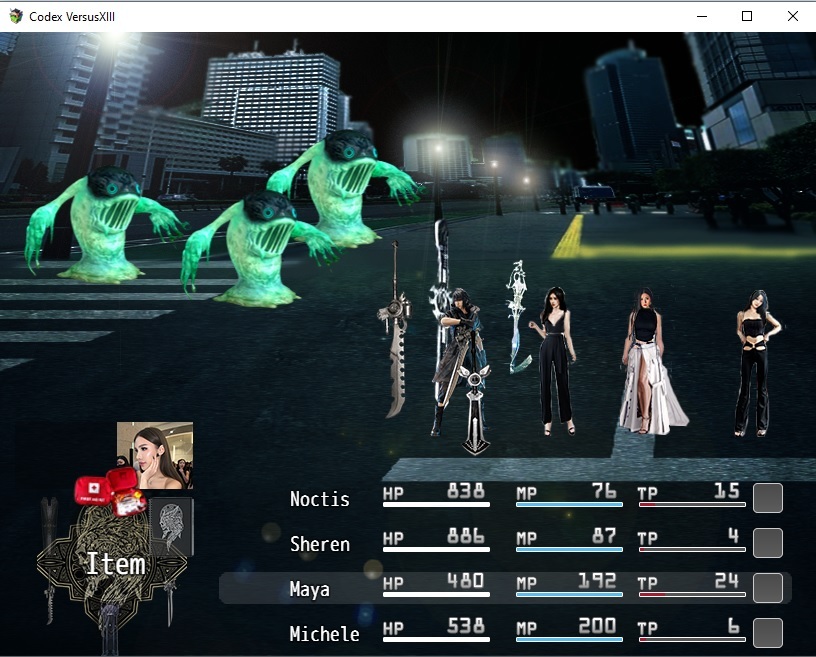The image size is (816, 657).
Task: Open the notebook icon beside the command wheel
Action: [x=171, y=526]
